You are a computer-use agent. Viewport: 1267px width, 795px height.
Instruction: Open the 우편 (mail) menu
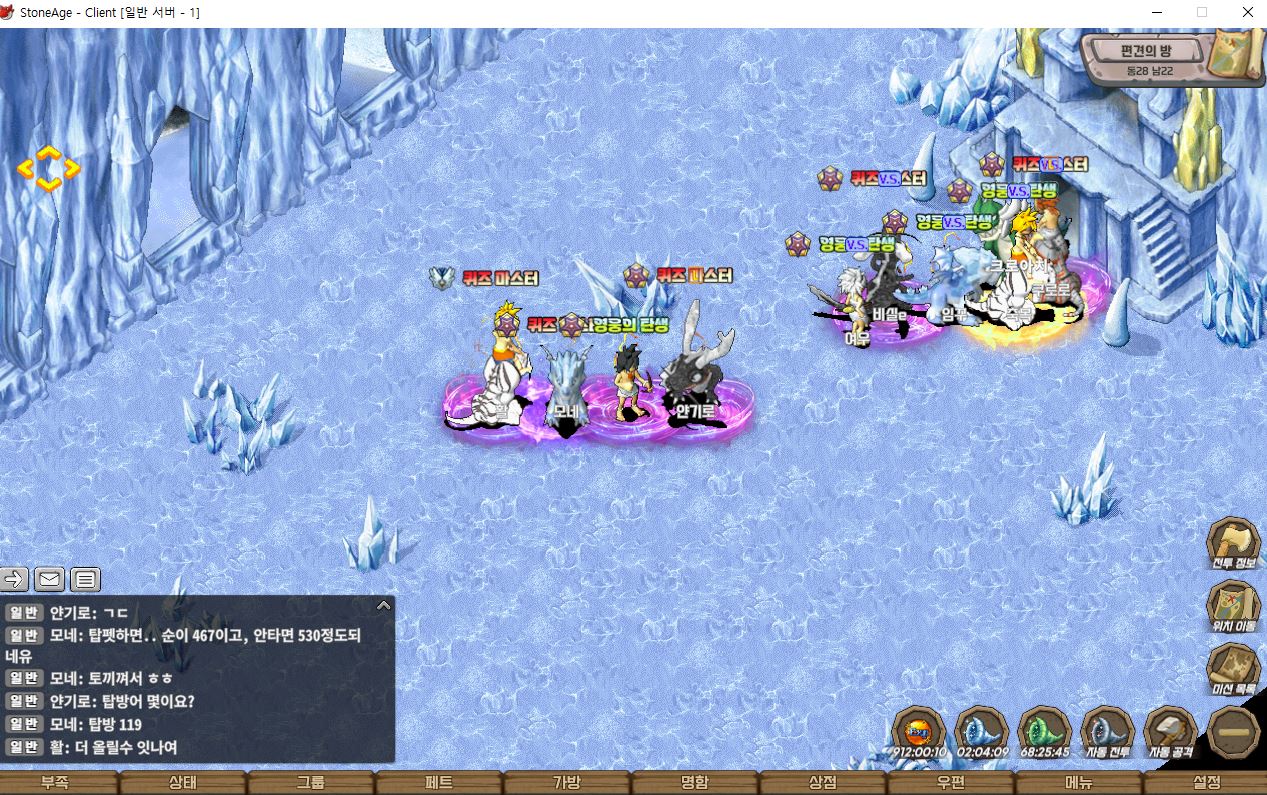pyautogui.click(x=951, y=783)
